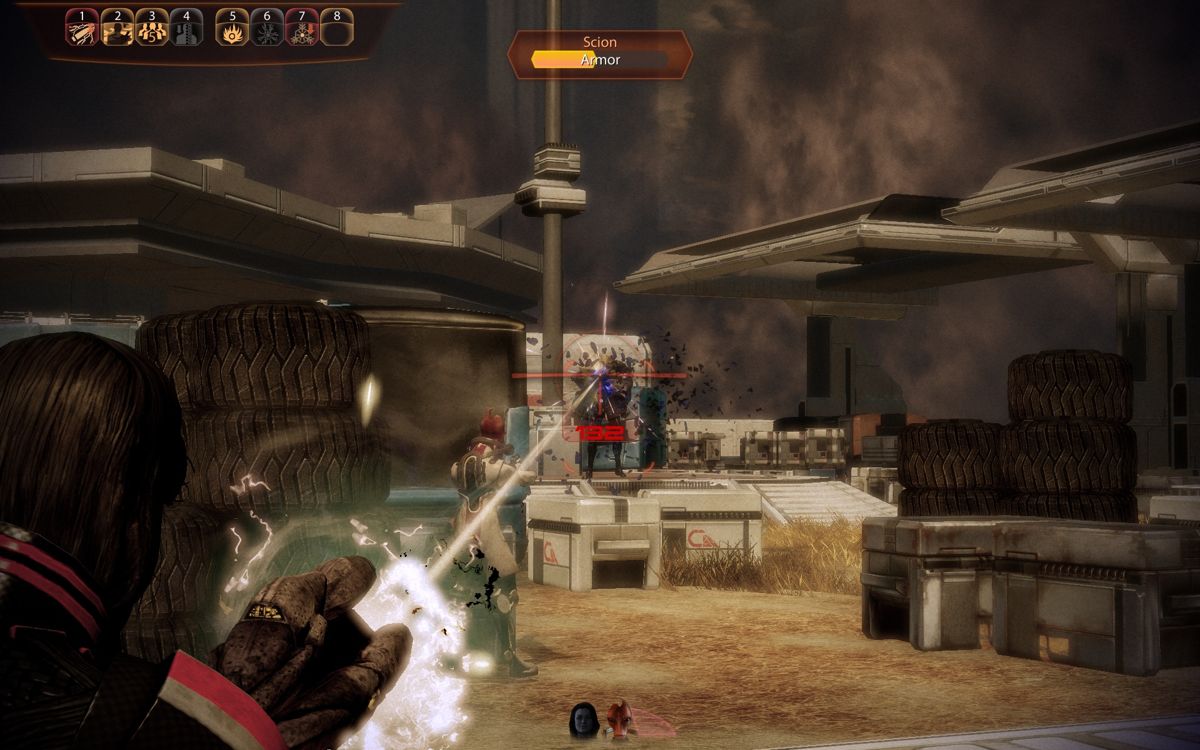This screenshot has height=750, width=1200.
Task: Activate the lightning ammo power in slot 1
Action: click(x=82, y=28)
